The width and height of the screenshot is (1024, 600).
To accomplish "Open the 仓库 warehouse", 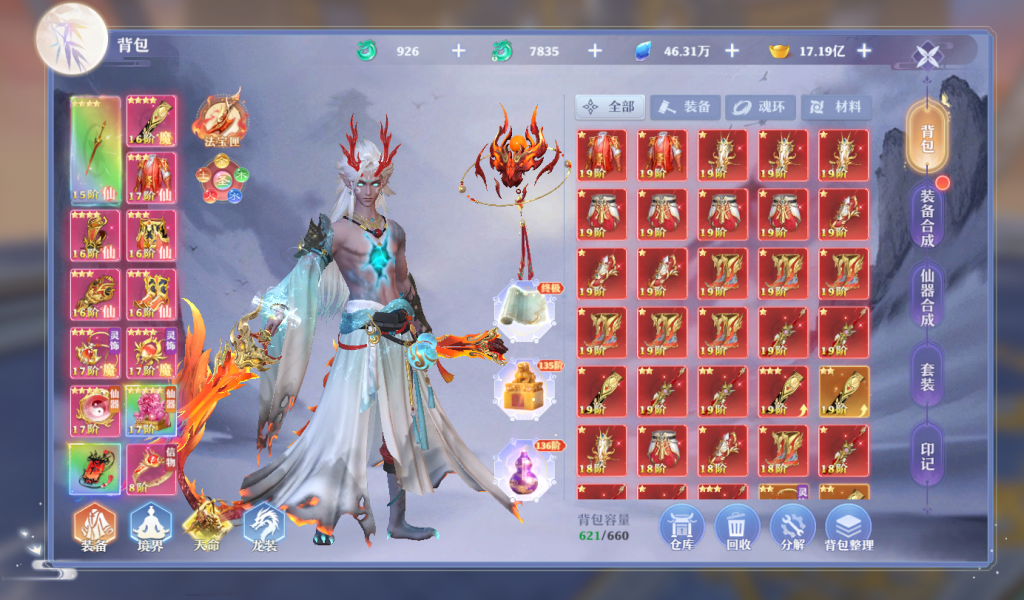I will point(681,527).
